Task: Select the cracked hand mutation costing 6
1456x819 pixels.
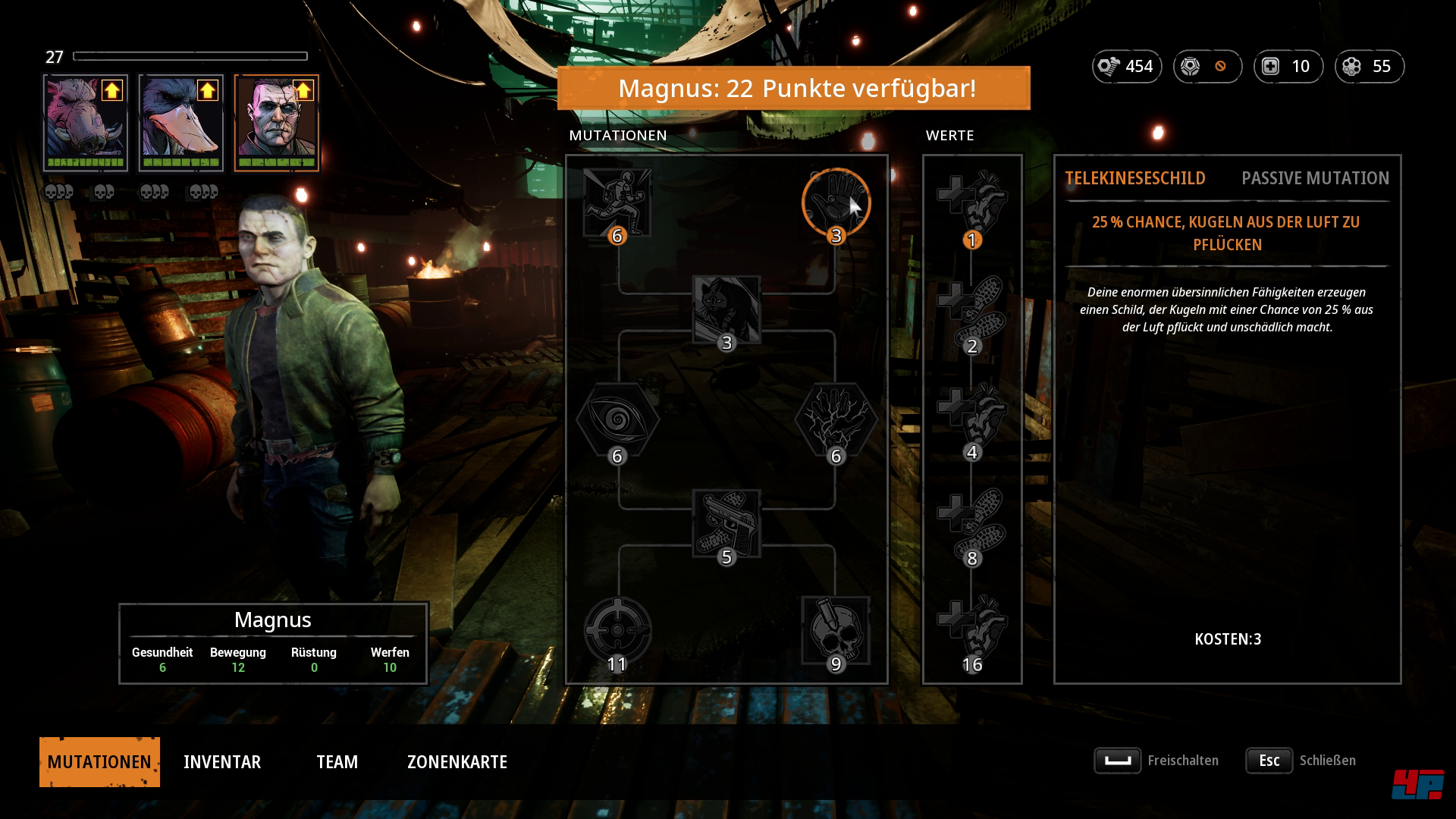Action: (x=836, y=418)
